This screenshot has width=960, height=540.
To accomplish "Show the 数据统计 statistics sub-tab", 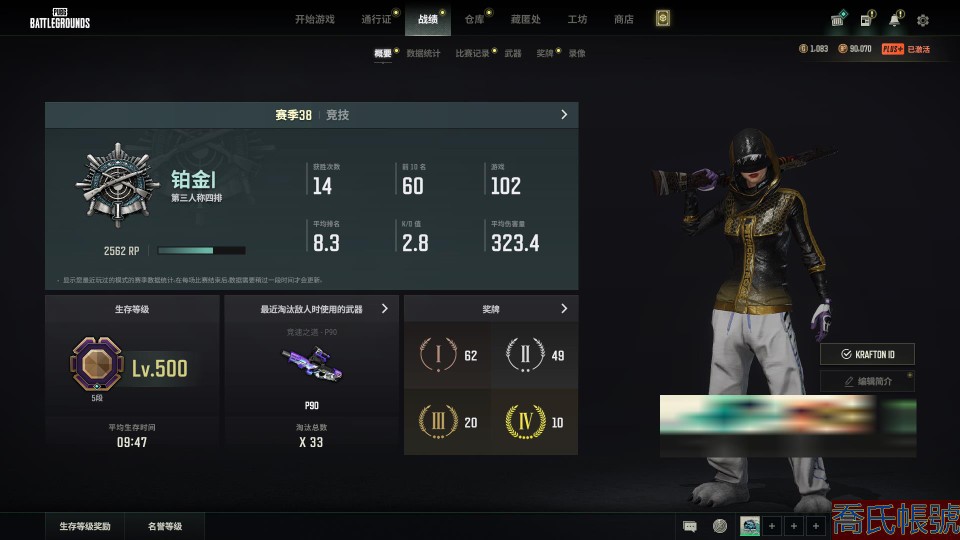I will 423,53.
